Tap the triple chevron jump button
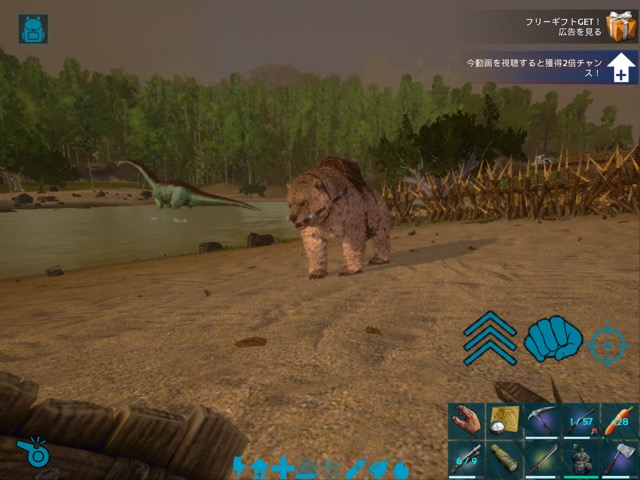640x480 pixels. (490, 338)
